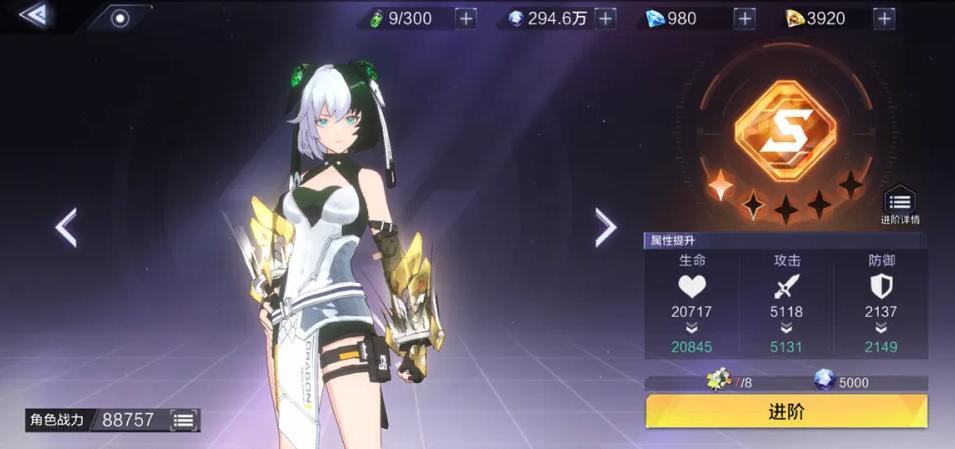Viewport: 955px width, 449px height.
Task: Tap the yellow 进阶 advance button
Action: click(786, 411)
